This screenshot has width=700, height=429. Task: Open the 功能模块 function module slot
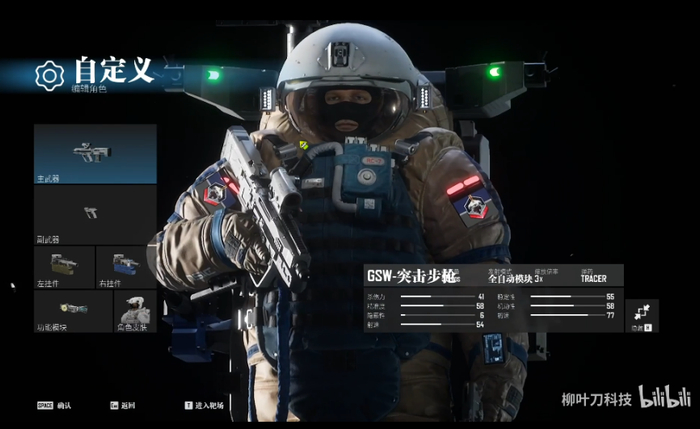(64, 310)
